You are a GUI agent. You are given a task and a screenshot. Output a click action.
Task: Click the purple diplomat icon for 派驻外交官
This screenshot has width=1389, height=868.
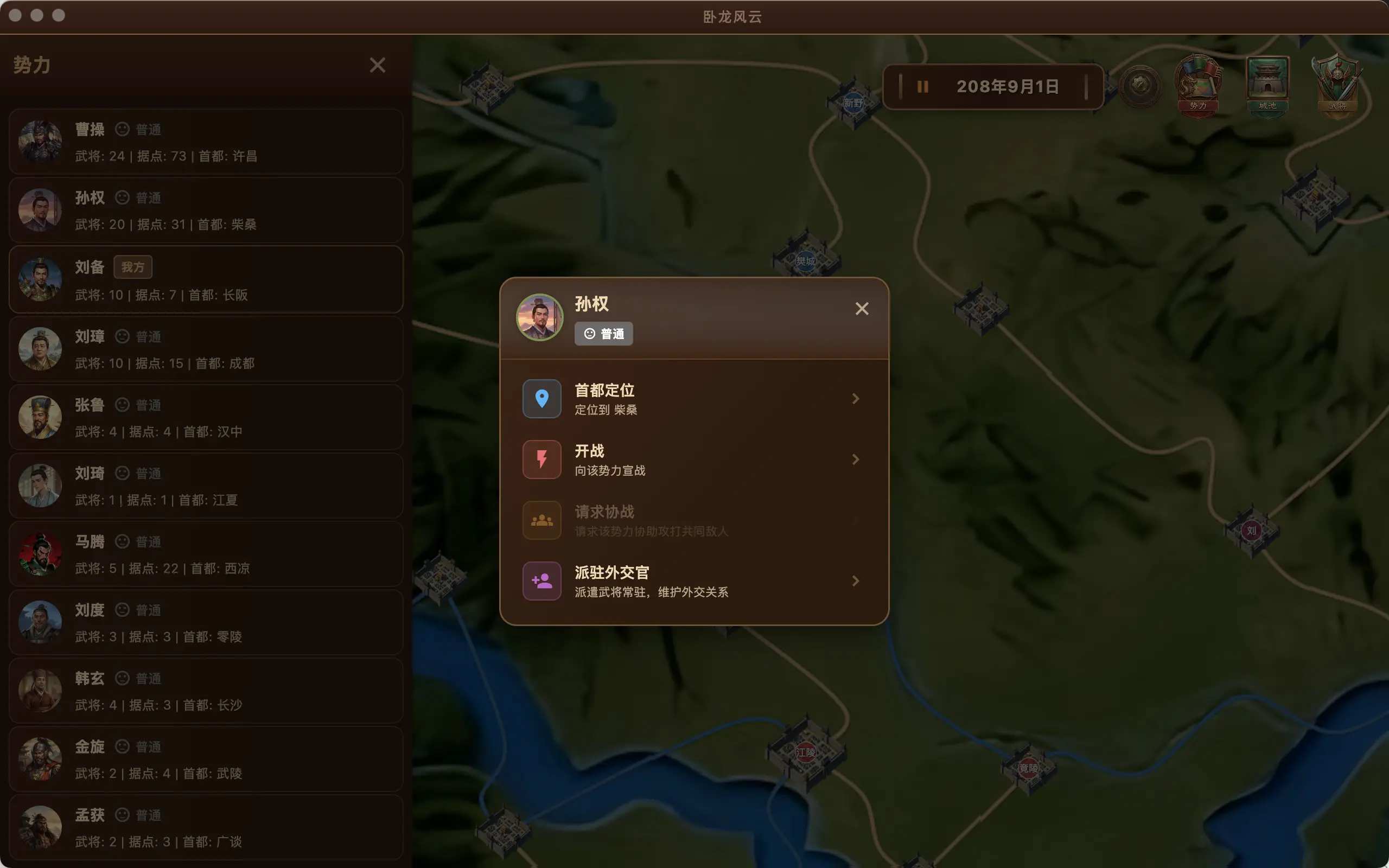click(x=541, y=580)
